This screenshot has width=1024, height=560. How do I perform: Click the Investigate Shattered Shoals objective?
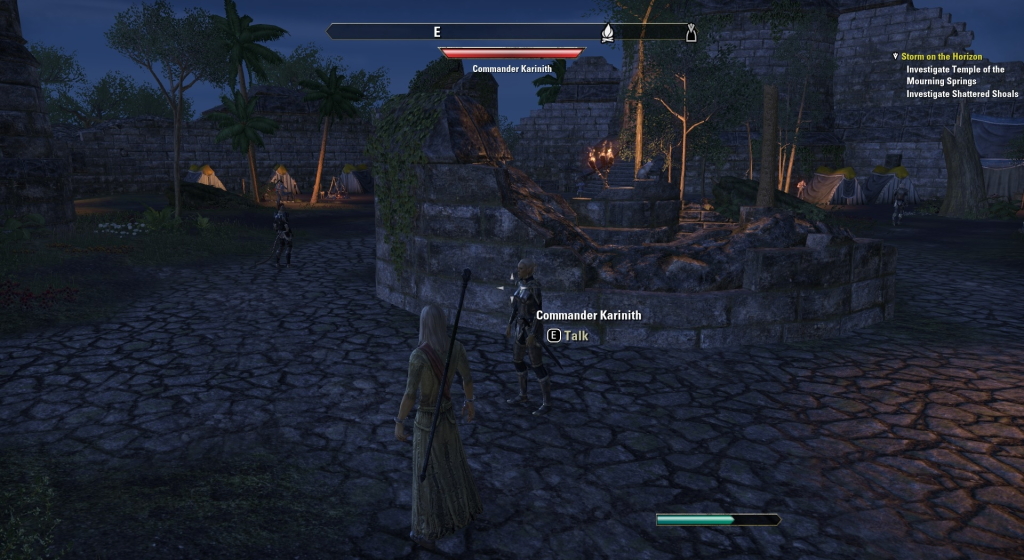point(962,94)
